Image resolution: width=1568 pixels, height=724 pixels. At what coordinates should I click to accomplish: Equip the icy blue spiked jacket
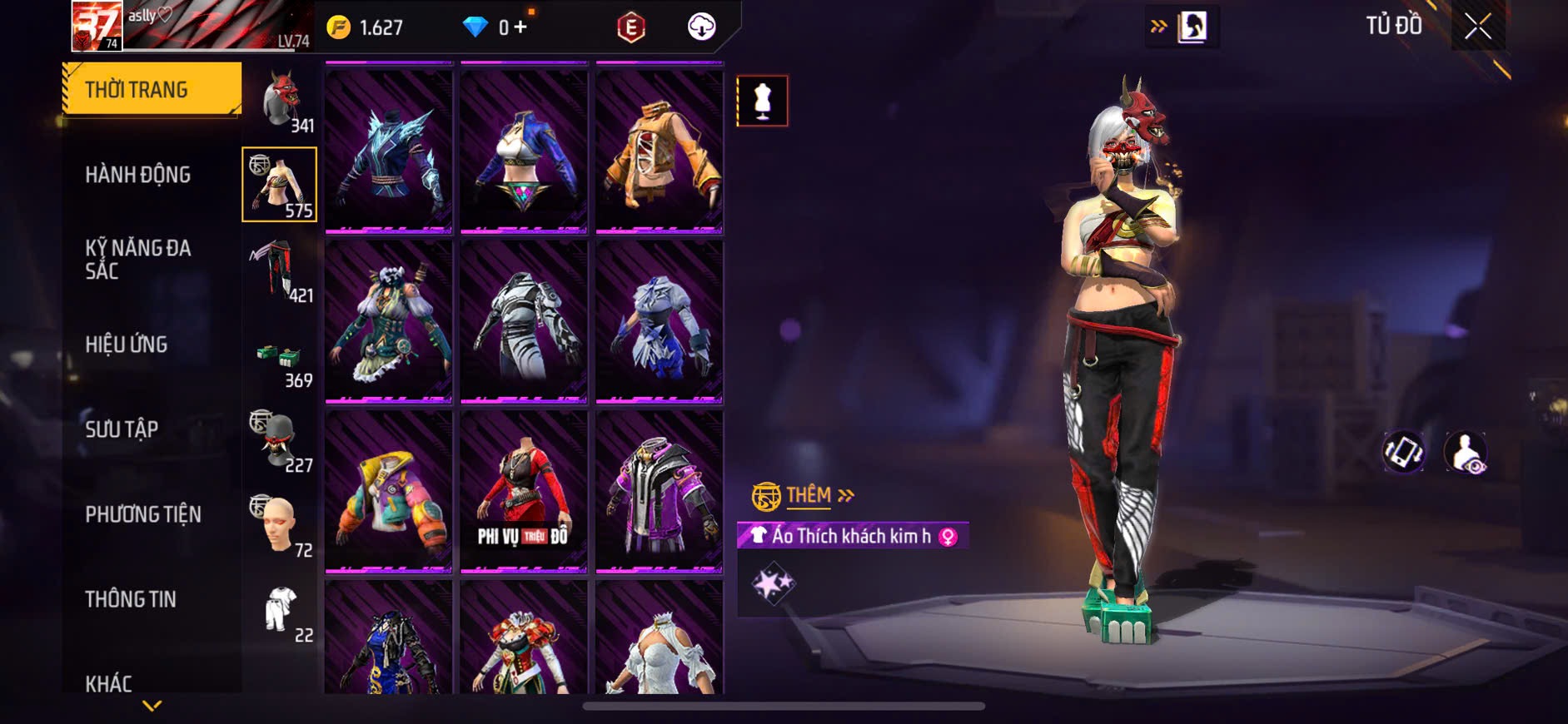click(389, 150)
